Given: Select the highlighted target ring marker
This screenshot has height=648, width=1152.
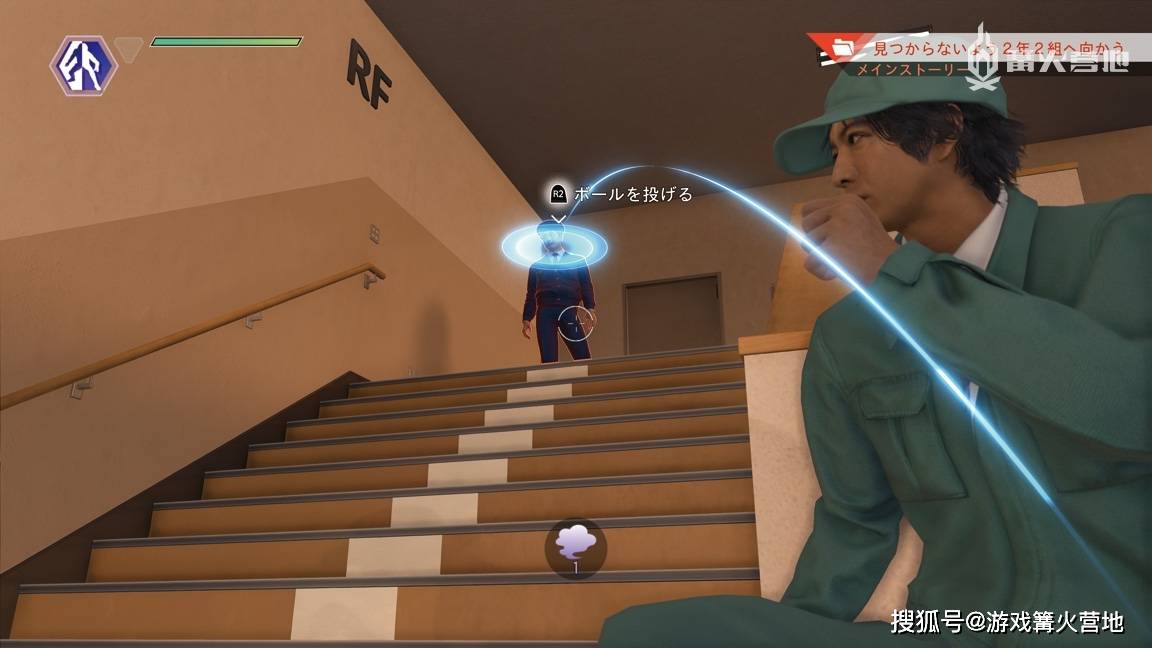Looking at the screenshot, I should click(x=555, y=243).
